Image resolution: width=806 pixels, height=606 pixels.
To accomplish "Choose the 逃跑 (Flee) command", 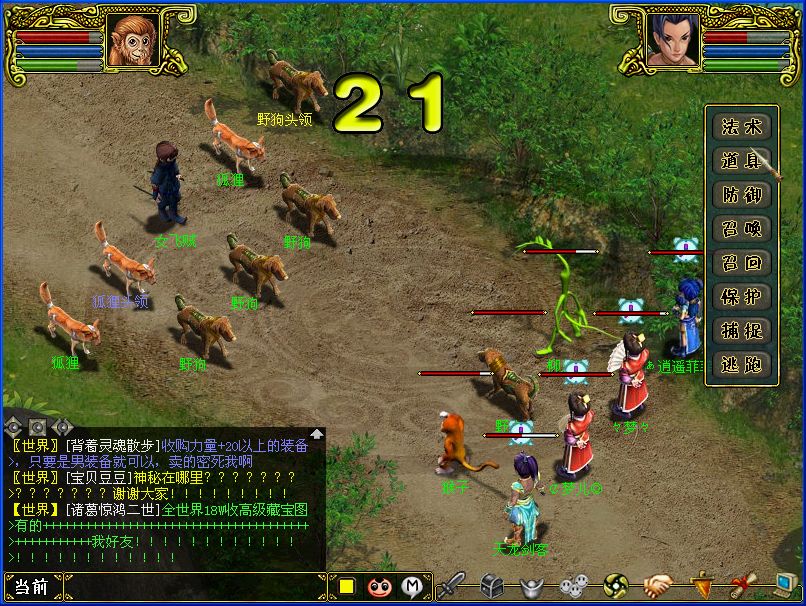I will 741,365.
